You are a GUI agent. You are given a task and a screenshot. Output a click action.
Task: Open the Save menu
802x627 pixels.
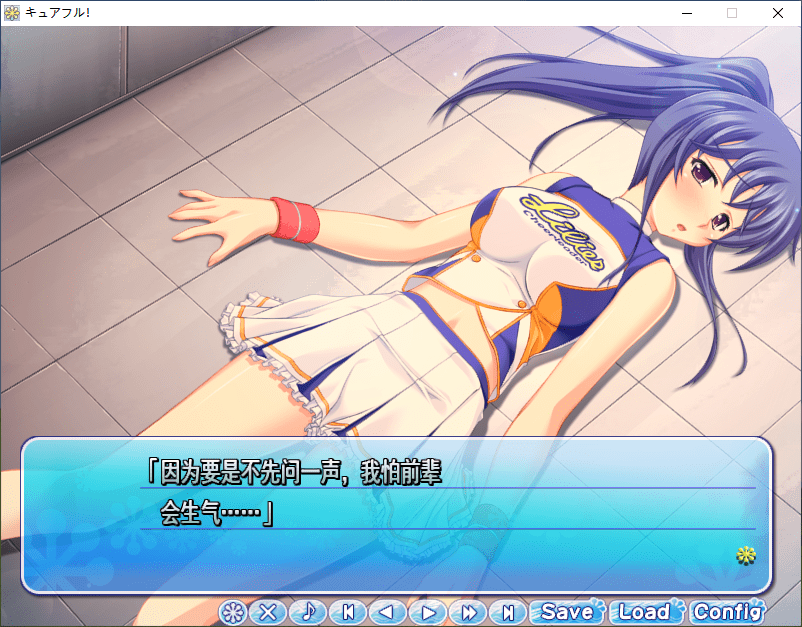pos(567,612)
